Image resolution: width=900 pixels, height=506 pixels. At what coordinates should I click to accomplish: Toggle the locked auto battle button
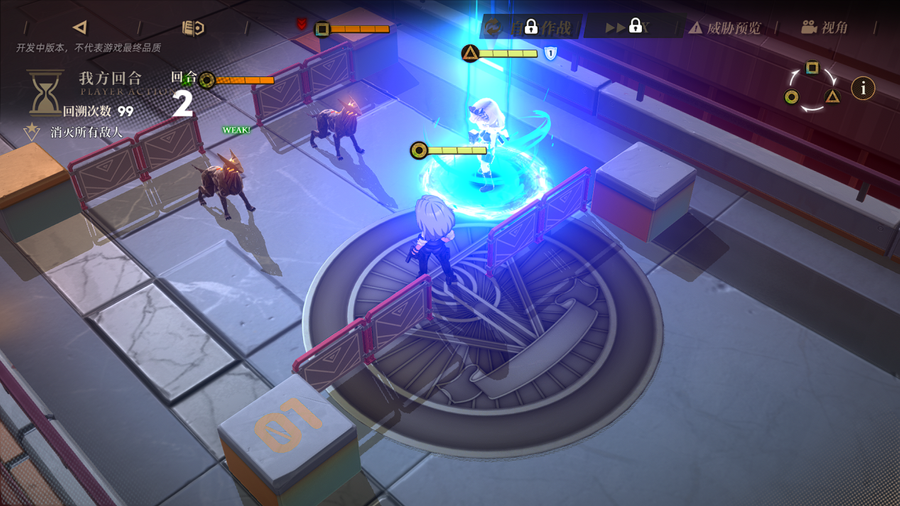[529, 26]
